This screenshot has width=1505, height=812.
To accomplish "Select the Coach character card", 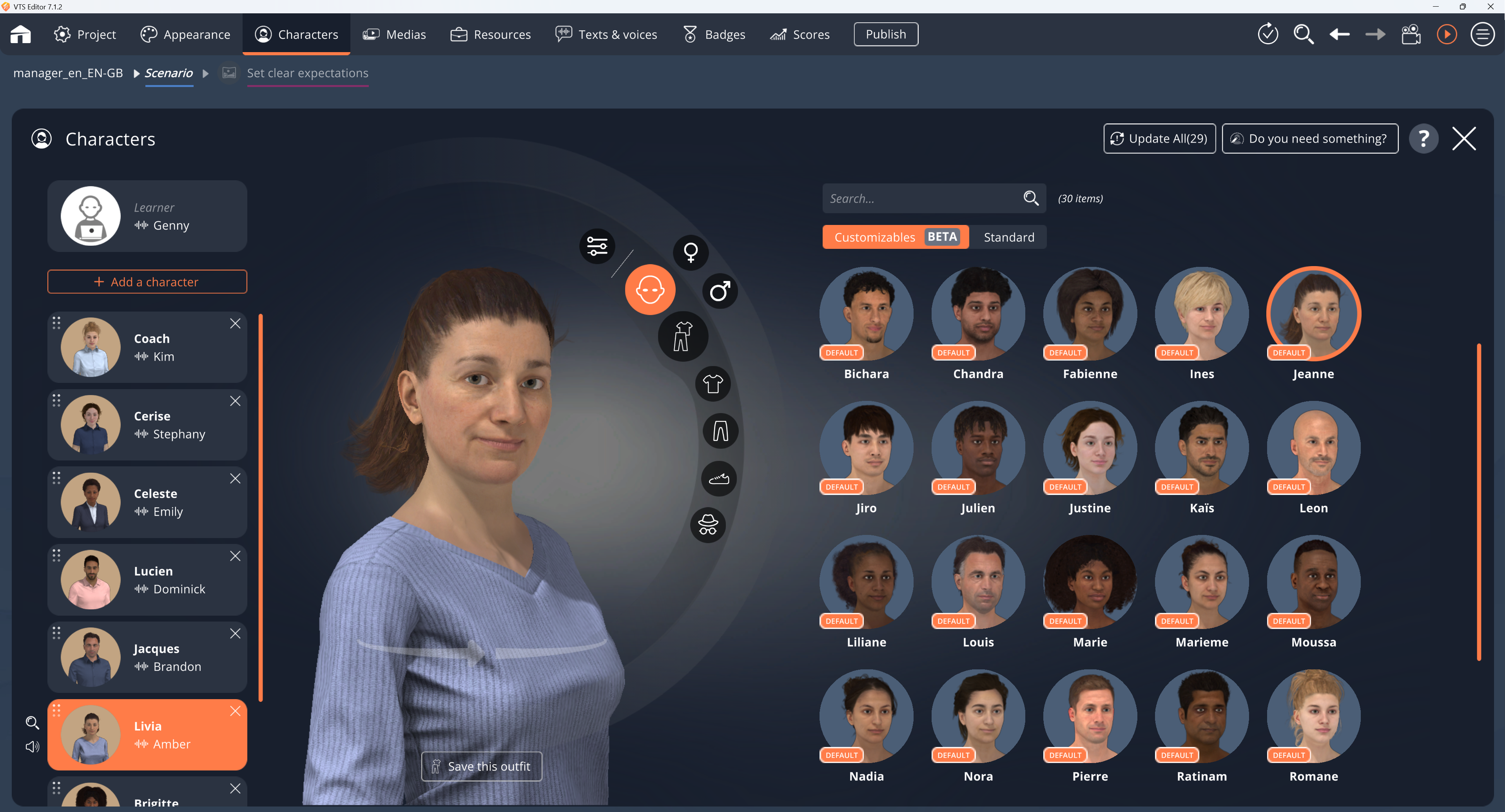I will click(x=146, y=347).
